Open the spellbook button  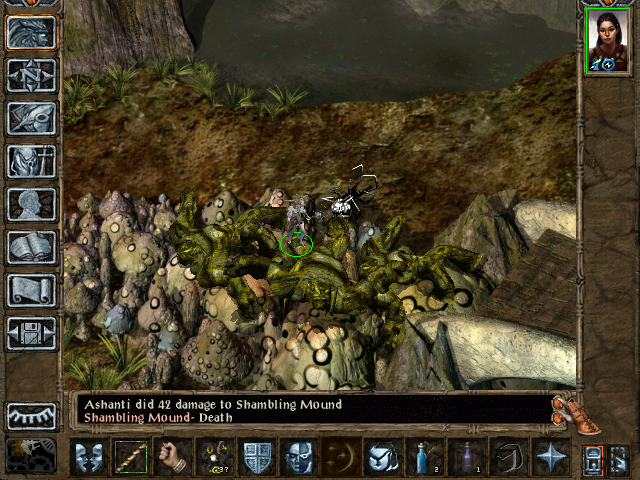pos(31,247)
